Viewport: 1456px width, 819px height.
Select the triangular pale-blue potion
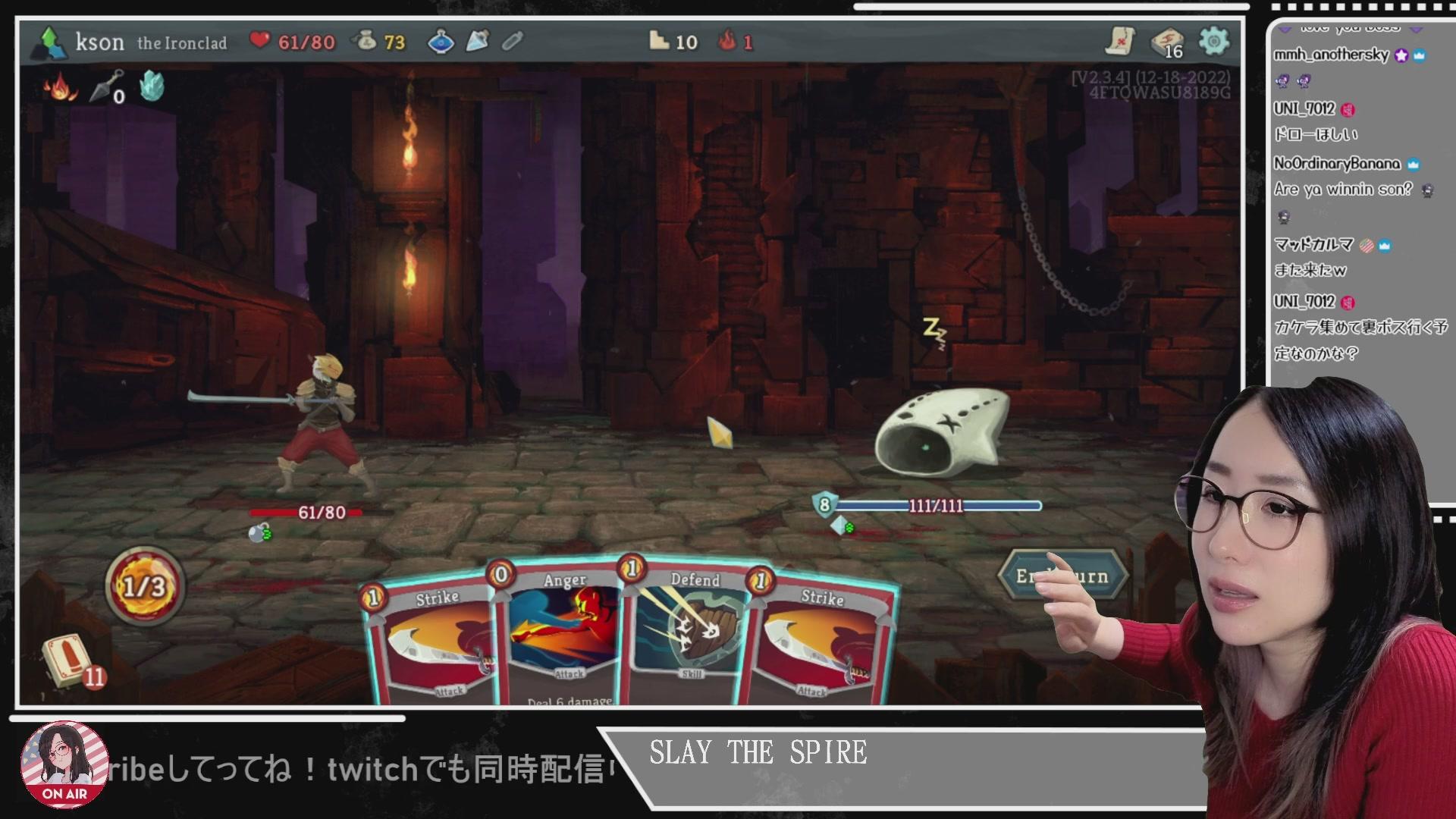click(477, 42)
